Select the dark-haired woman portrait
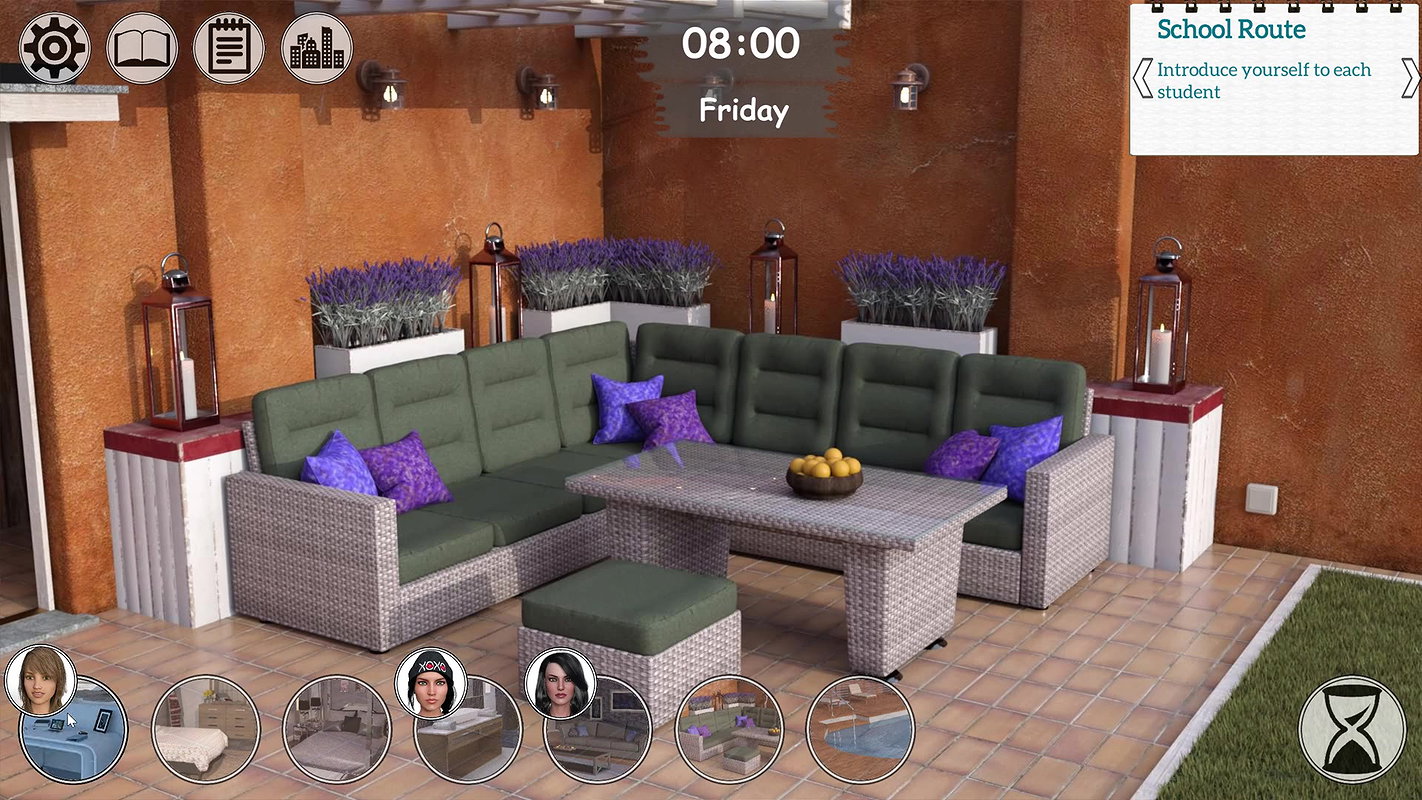 point(560,683)
